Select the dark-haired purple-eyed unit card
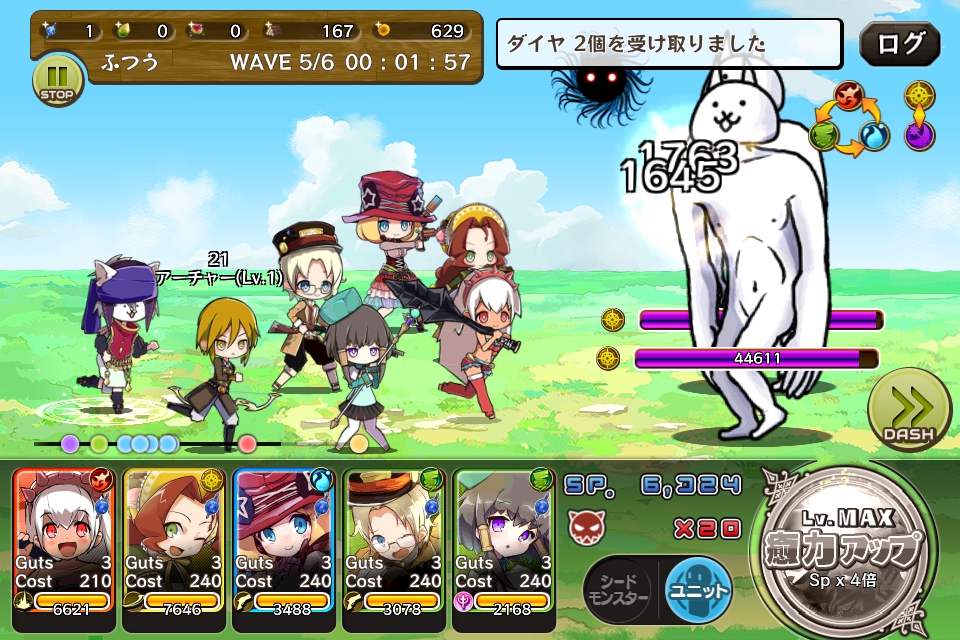960x640 pixels. pyautogui.click(x=504, y=540)
